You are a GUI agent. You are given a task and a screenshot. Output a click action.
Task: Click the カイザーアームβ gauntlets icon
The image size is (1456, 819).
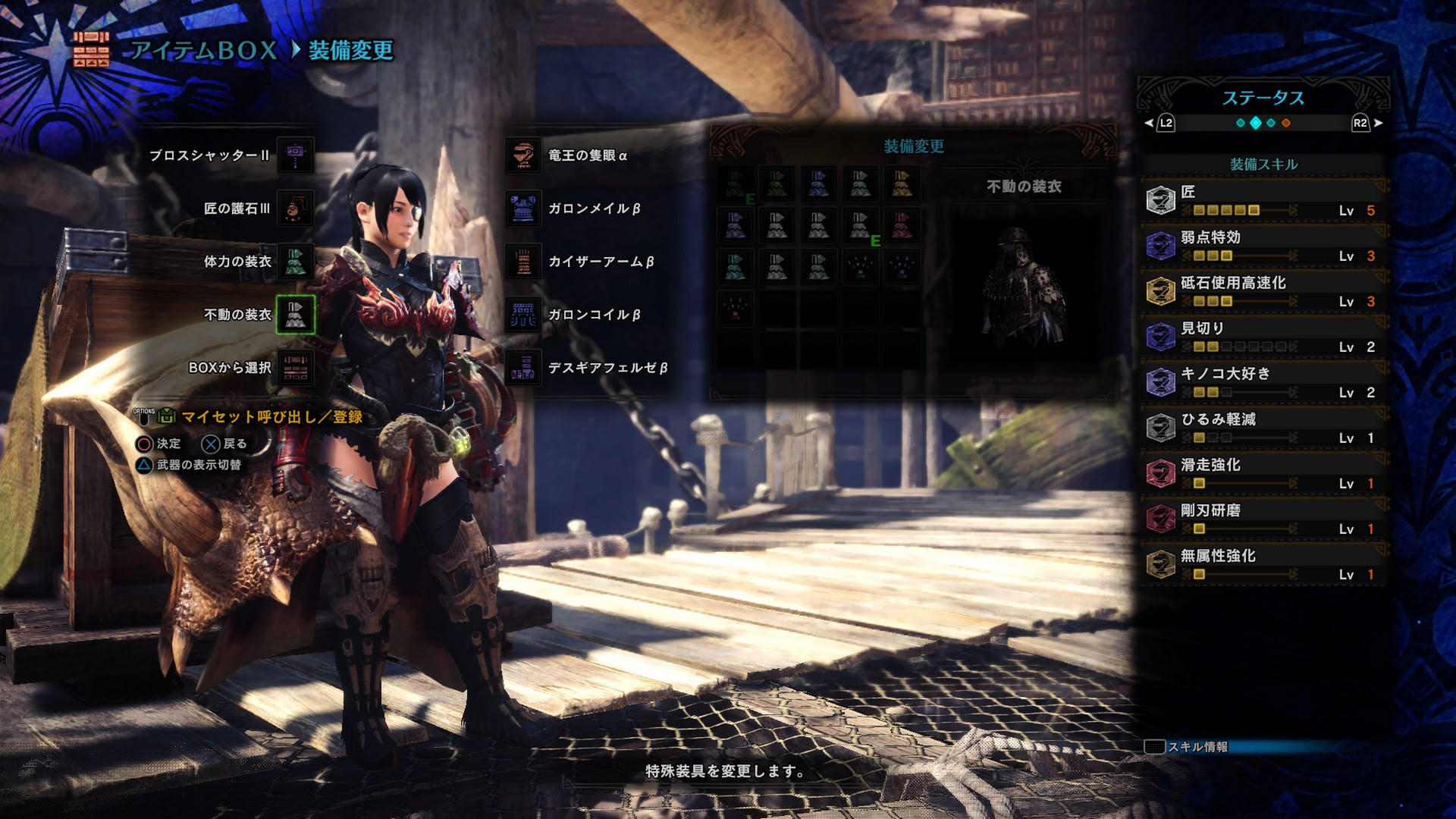point(525,262)
